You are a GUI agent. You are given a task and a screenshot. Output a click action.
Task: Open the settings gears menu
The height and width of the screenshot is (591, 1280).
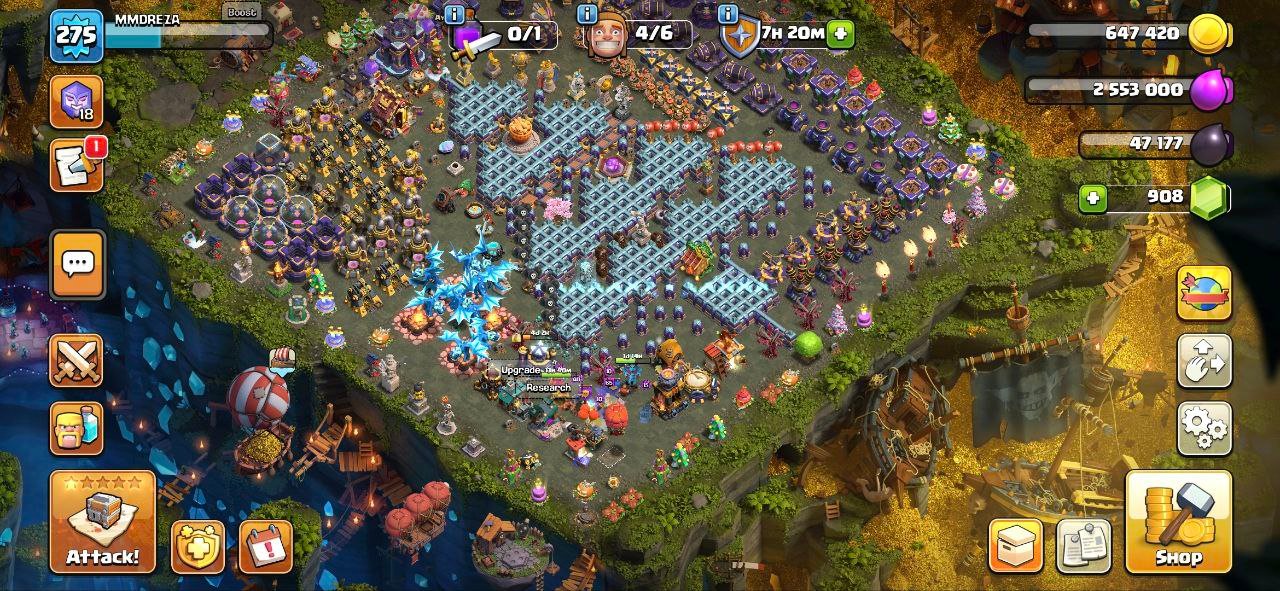pyautogui.click(x=1204, y=428)
